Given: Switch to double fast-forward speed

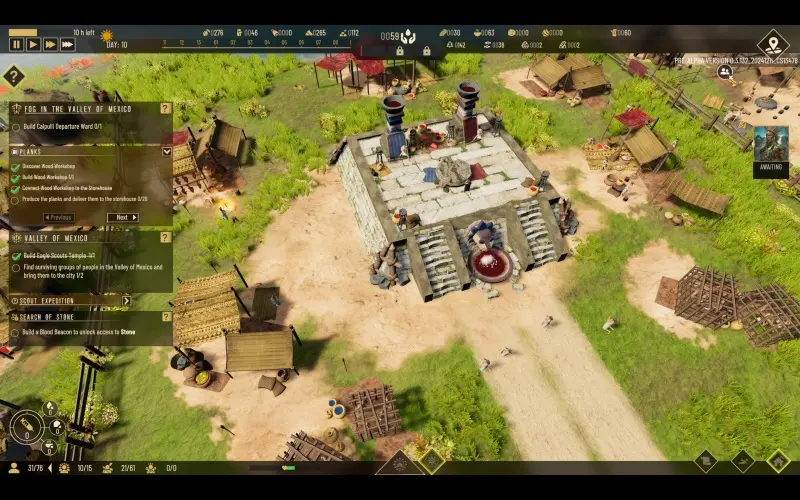Looking at the screenshot, I should click(x=50, y=44).
